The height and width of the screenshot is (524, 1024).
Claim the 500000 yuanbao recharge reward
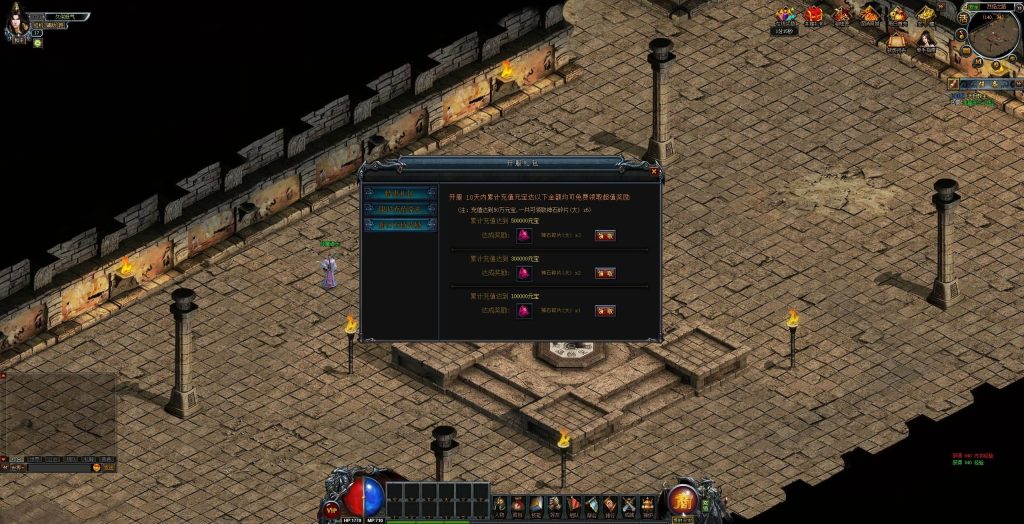pyautogui.click(x=605, y=235)
